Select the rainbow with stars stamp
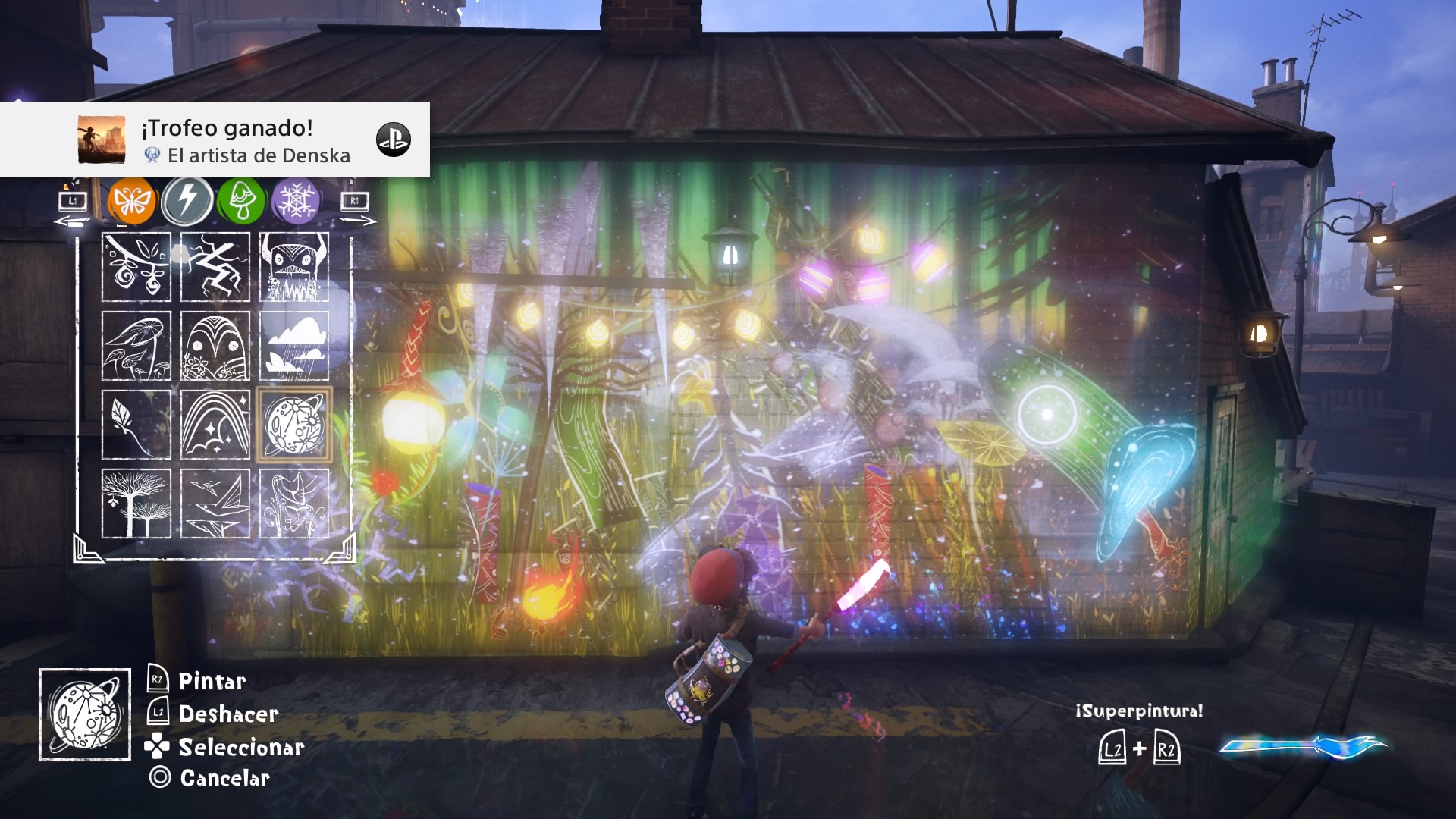Viewport: 1456px width, 819px height. [215, 422]
